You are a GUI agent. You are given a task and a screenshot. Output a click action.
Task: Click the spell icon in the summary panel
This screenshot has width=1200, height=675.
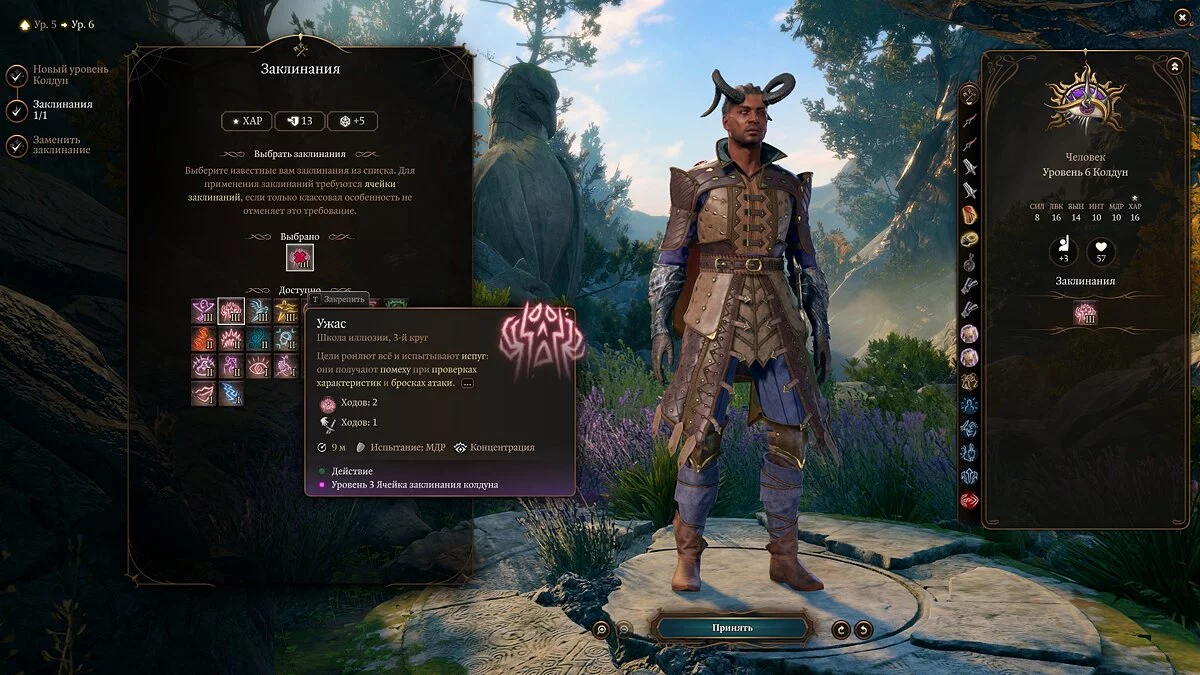pyautogui.click(x=1085, y=314)
